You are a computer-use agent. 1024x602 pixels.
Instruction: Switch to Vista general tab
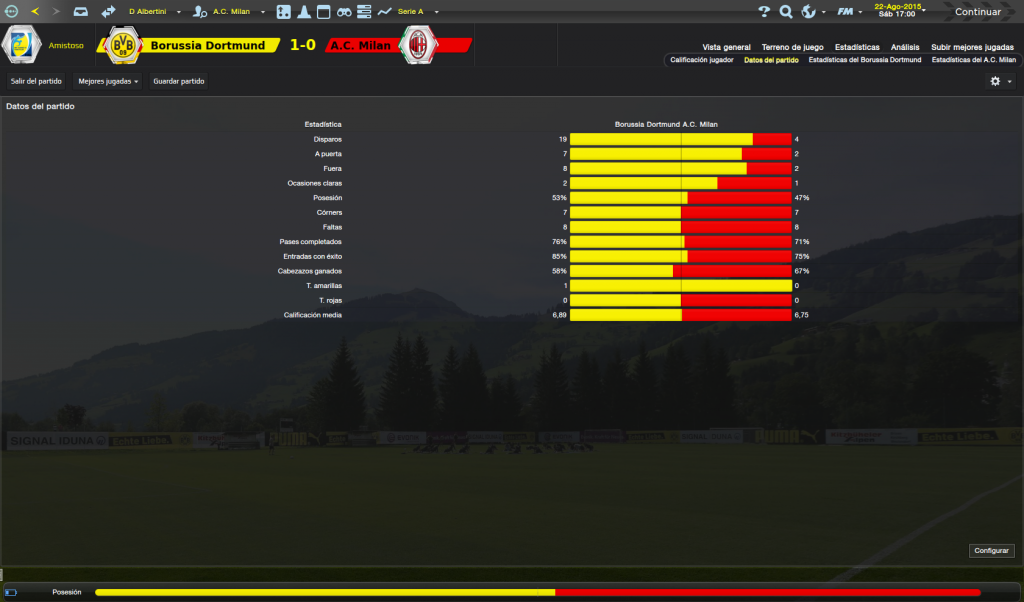pyautogui.click(x=726, y=47)
